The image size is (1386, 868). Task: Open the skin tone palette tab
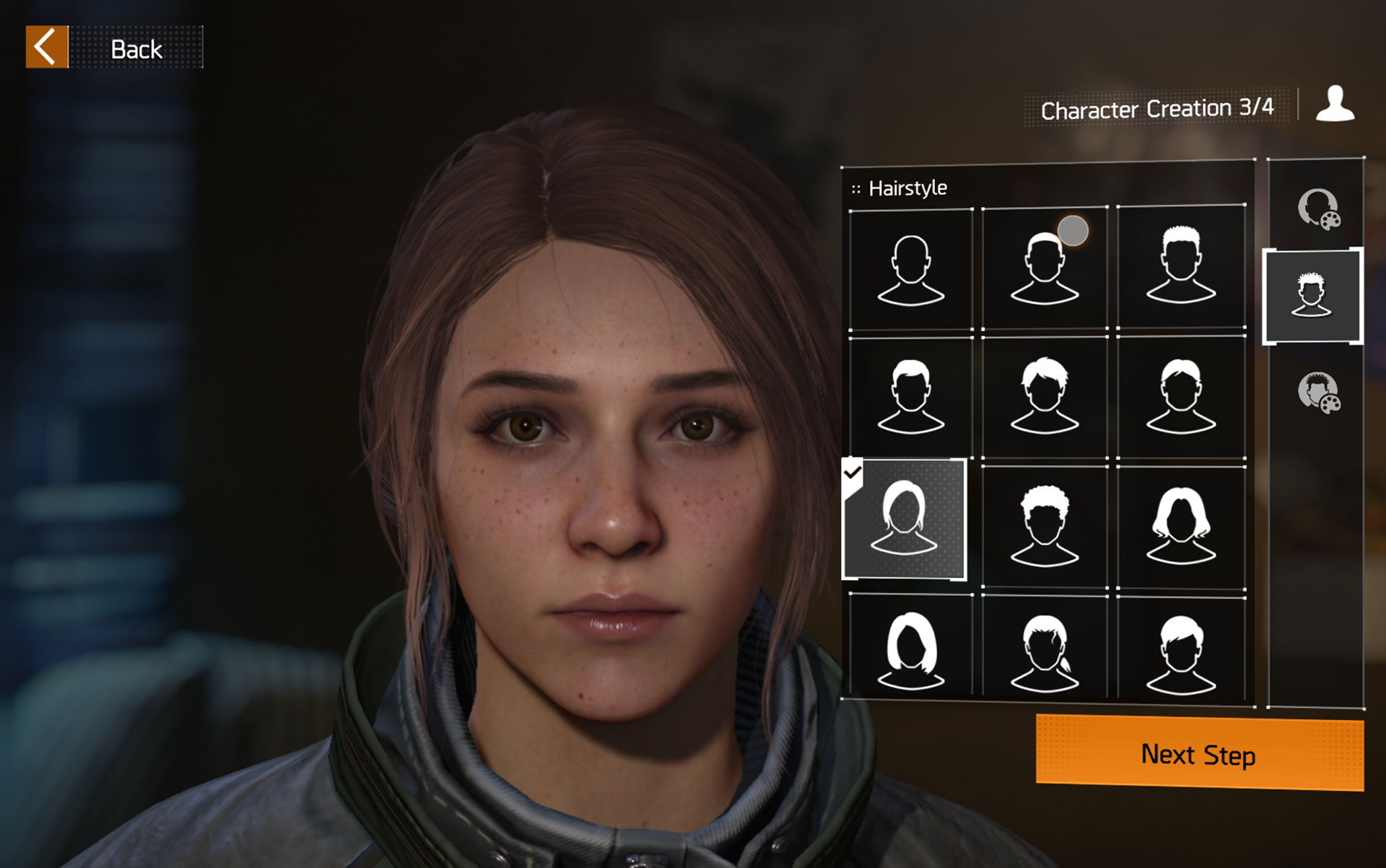point(1317,209)
